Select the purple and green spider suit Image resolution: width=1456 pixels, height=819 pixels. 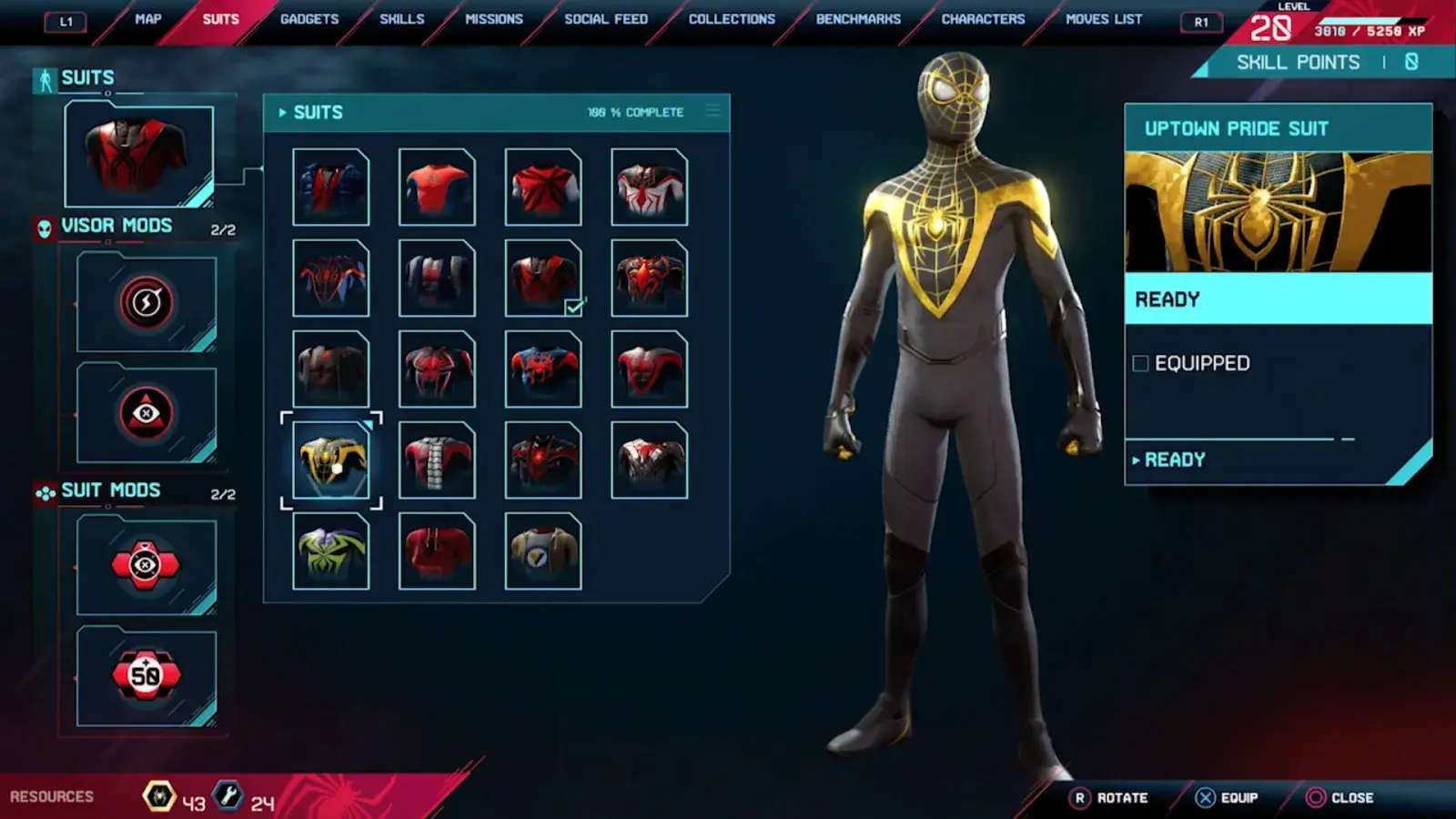click(x=331, y=551)
